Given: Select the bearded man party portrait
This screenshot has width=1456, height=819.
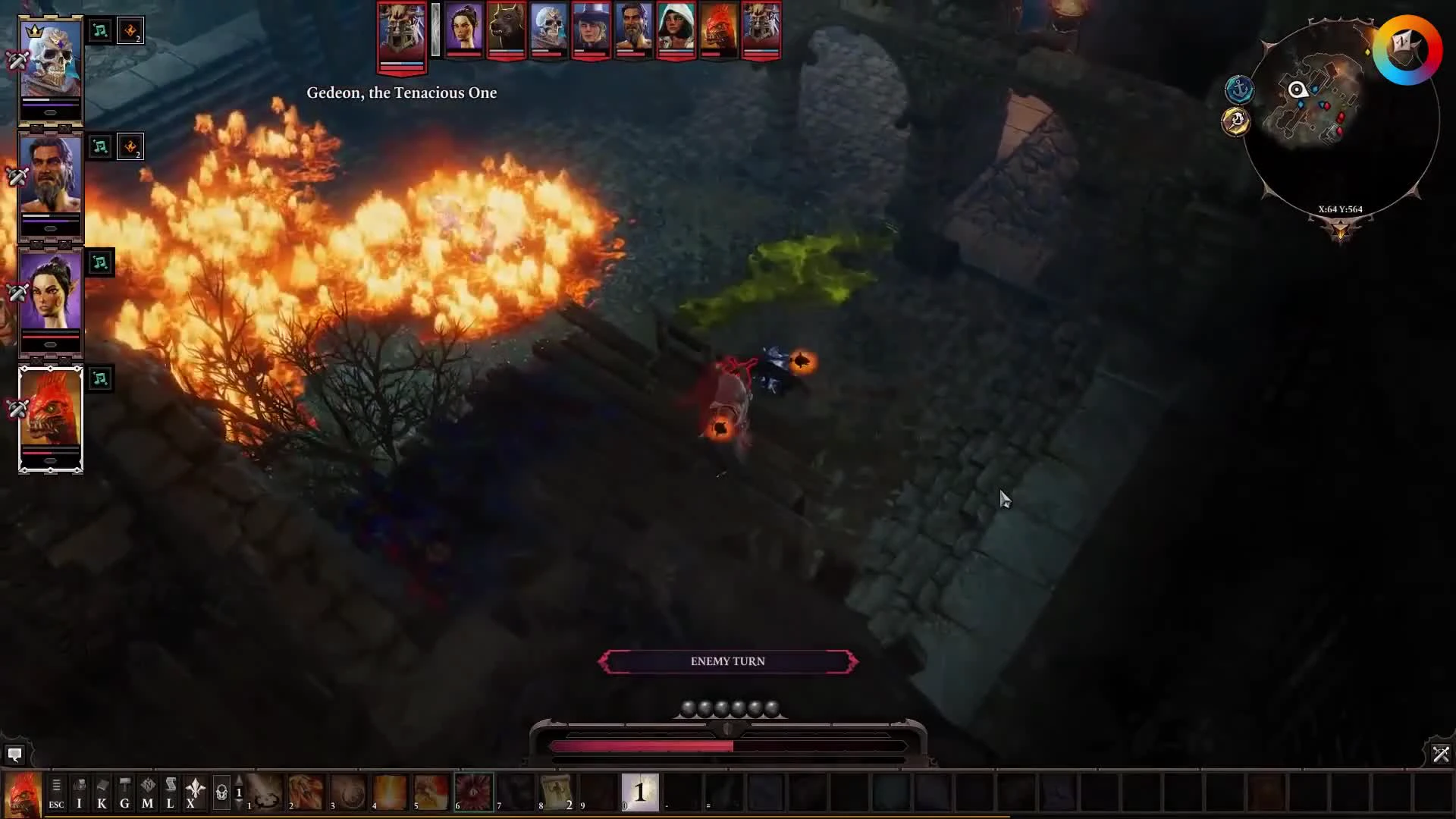Looking at the screenshot, I should [50, 177].
